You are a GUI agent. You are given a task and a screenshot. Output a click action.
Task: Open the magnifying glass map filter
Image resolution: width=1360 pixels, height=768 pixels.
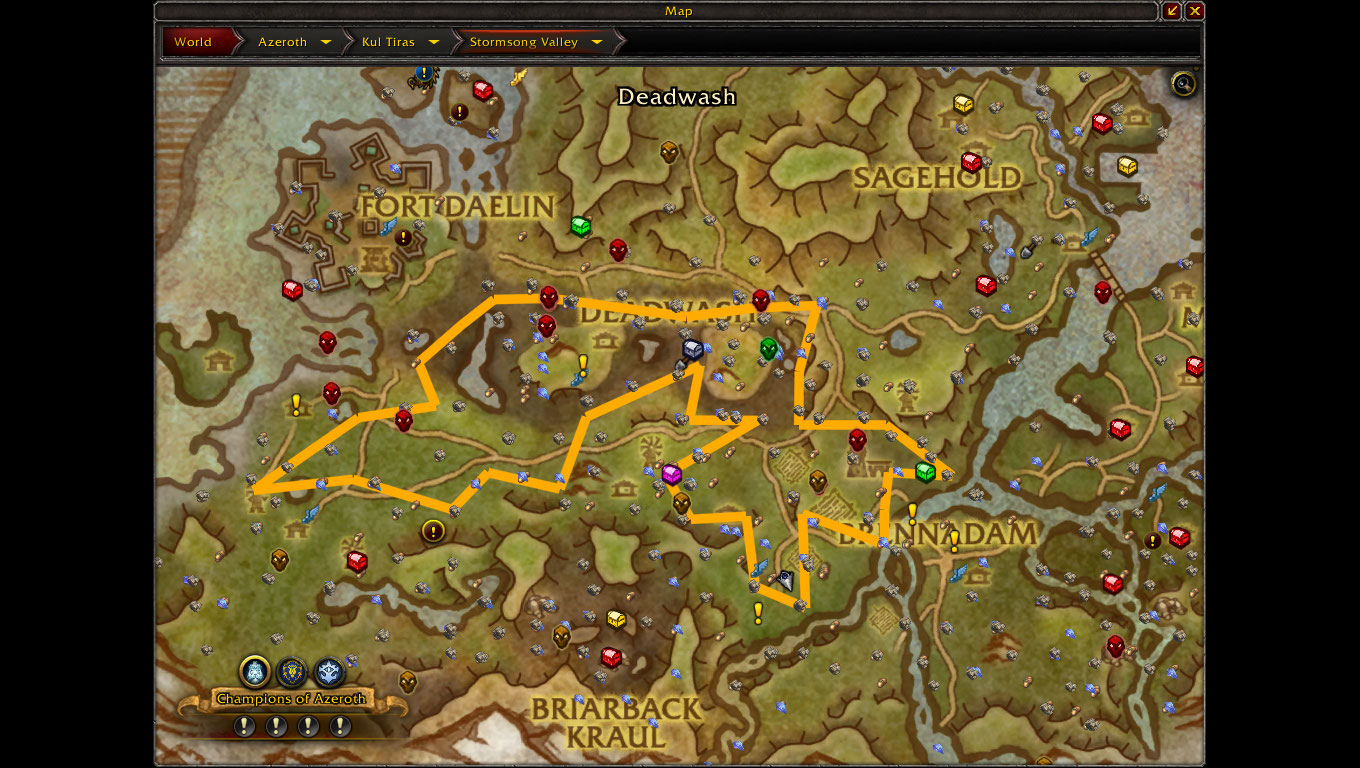(1184, 84)
